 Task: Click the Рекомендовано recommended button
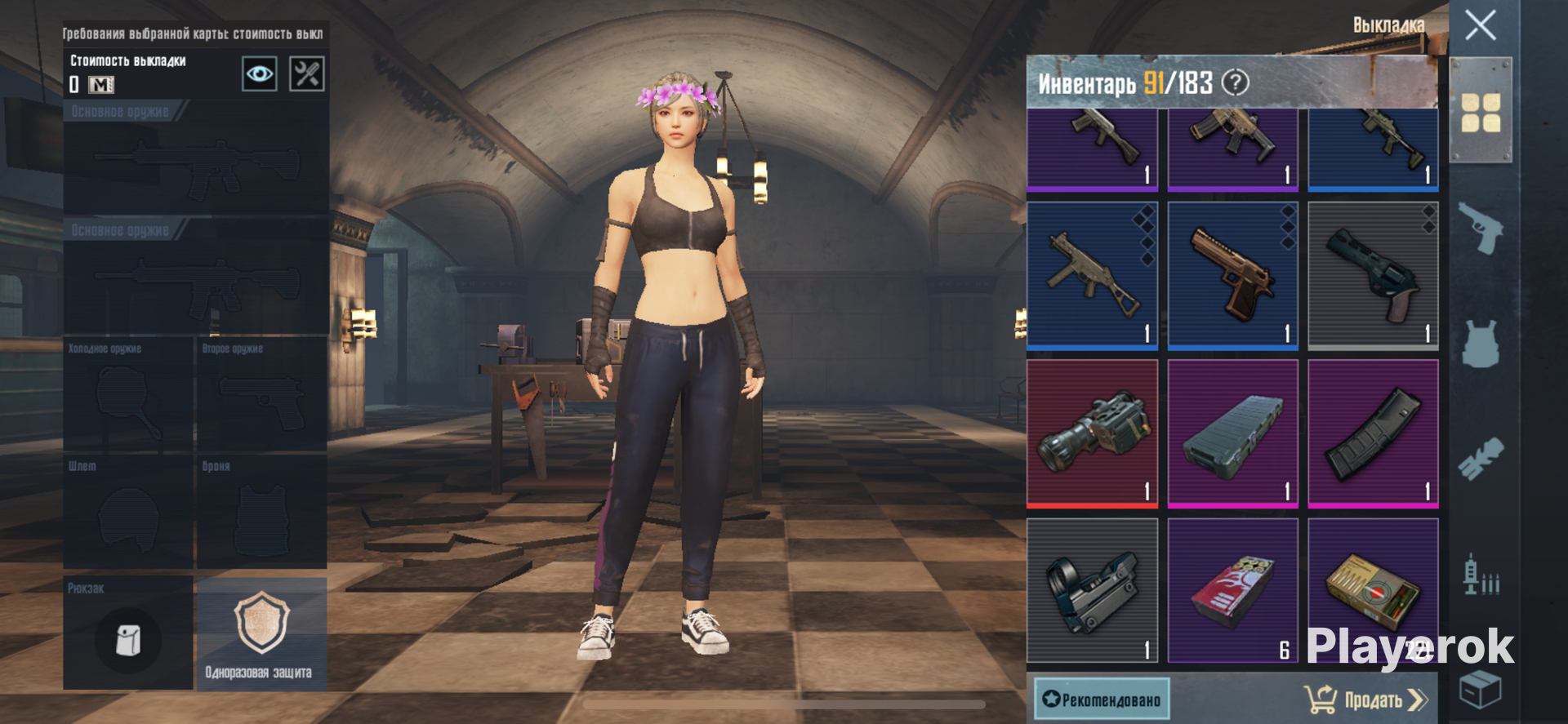[1102, 700]
